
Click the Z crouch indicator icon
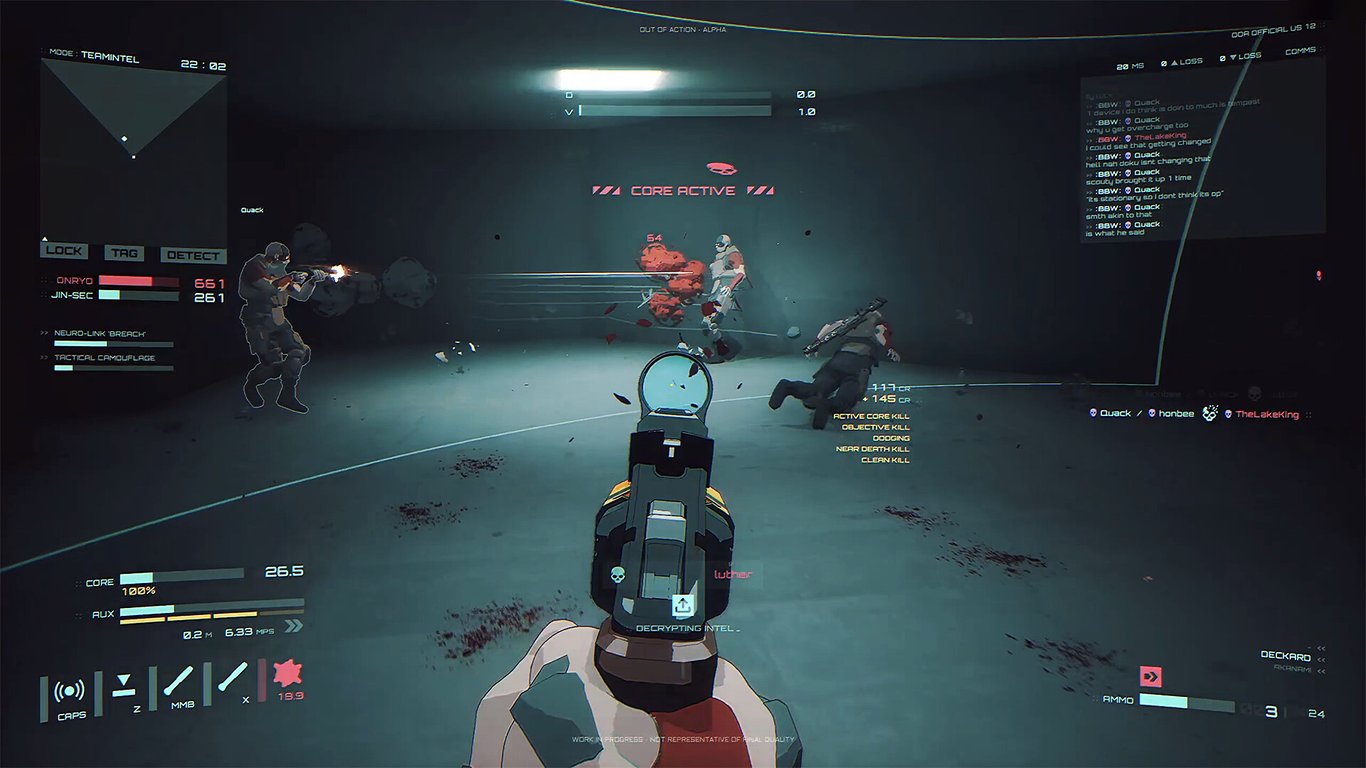pyautogui.click(x=122, y=686)
